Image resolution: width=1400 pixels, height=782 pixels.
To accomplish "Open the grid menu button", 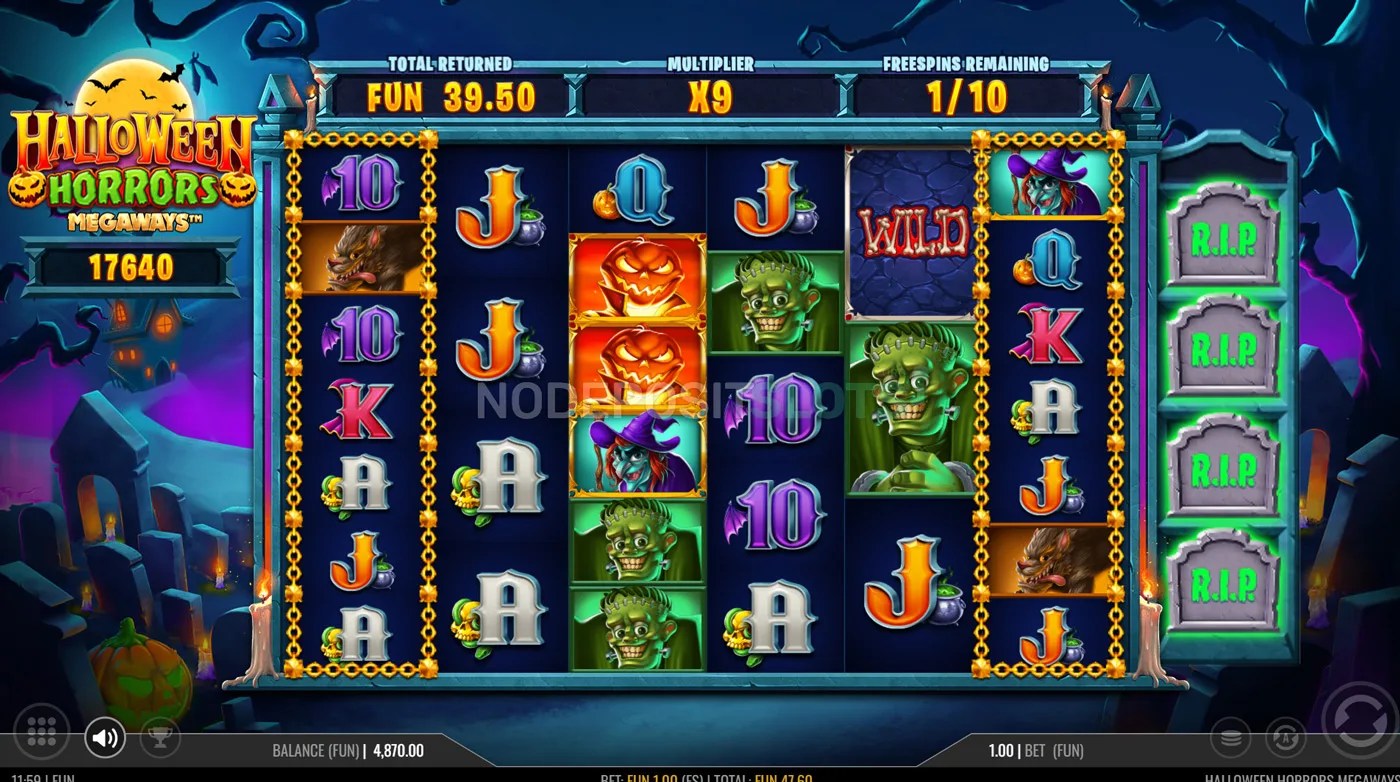I will click(x=41, y=733).
